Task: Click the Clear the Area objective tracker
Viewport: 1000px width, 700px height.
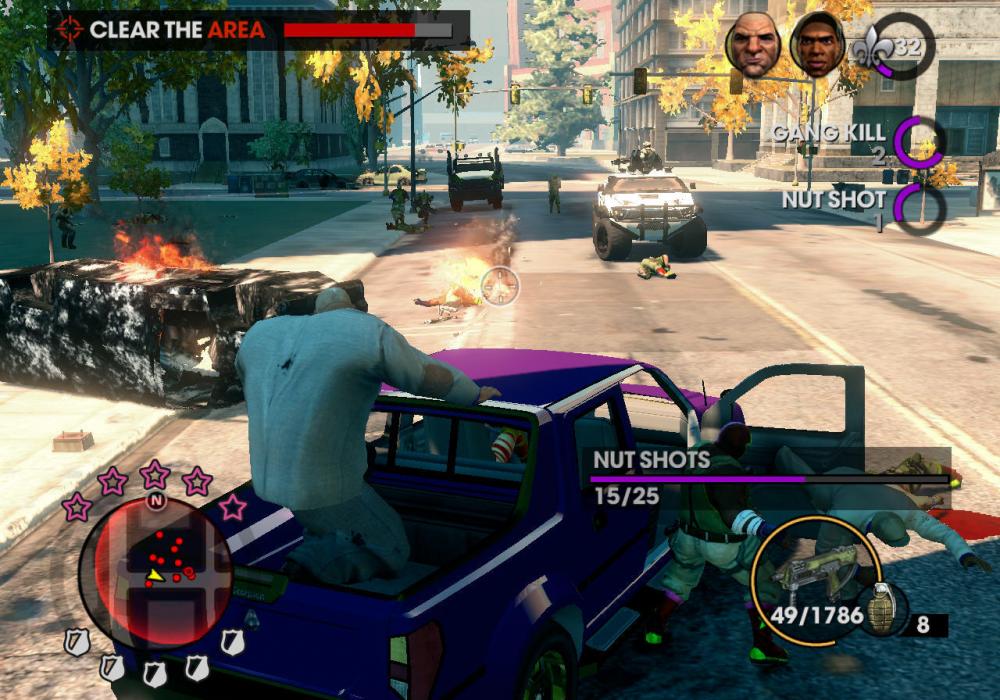Action: pos(259,30)
